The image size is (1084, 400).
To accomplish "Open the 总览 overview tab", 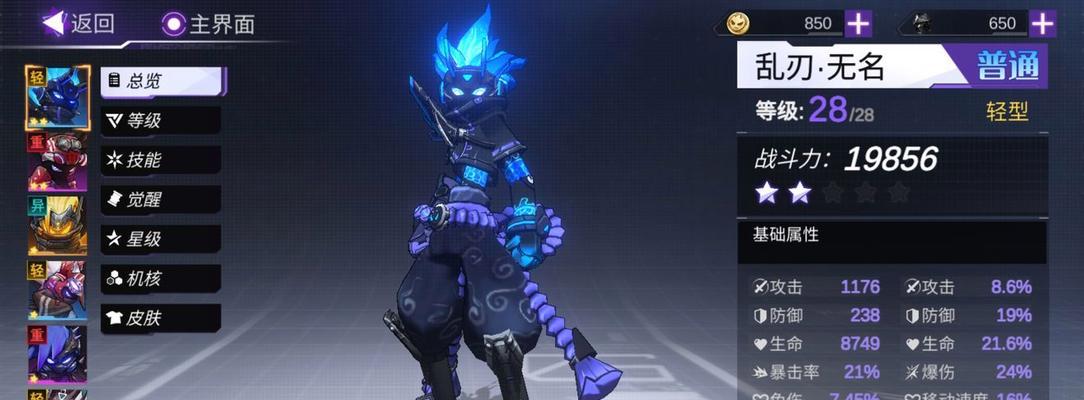I will [161, 81].
